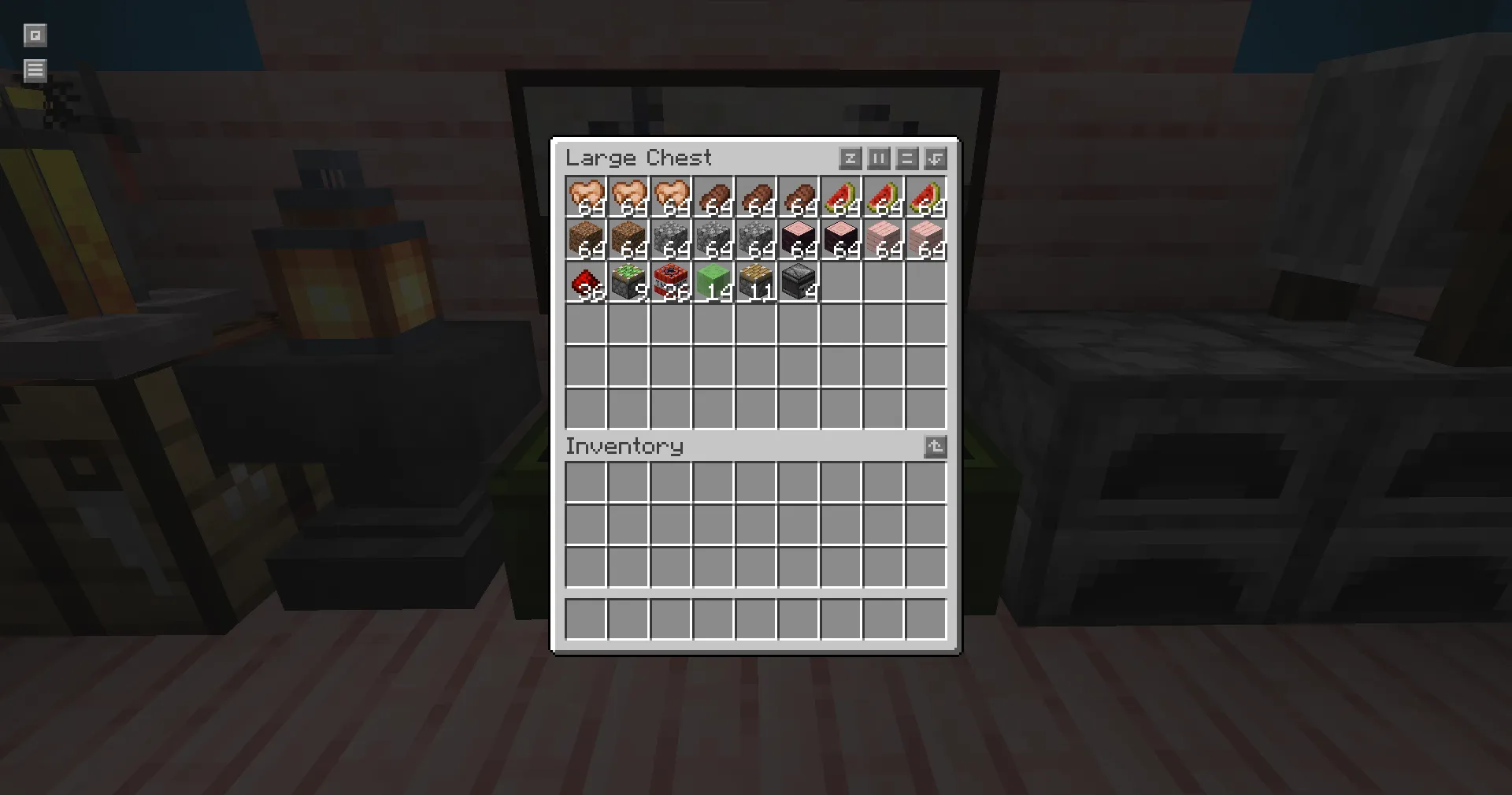
Task: Sort chest contents by columns
Action: (878, 158)
